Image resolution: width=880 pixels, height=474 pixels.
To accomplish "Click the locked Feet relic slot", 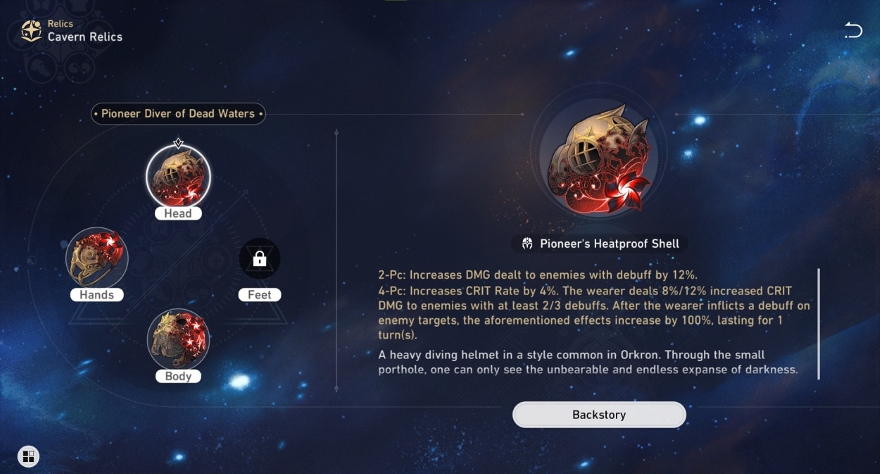I will [x=259, y=259].
